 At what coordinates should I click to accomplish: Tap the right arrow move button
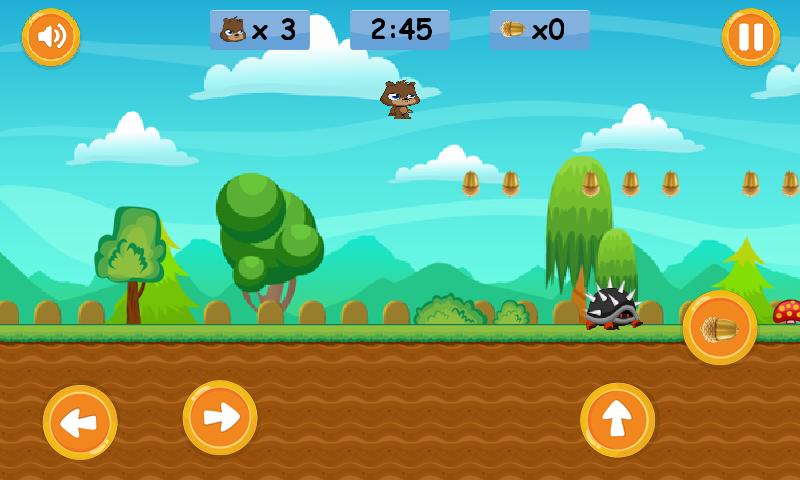click(220, 417)
